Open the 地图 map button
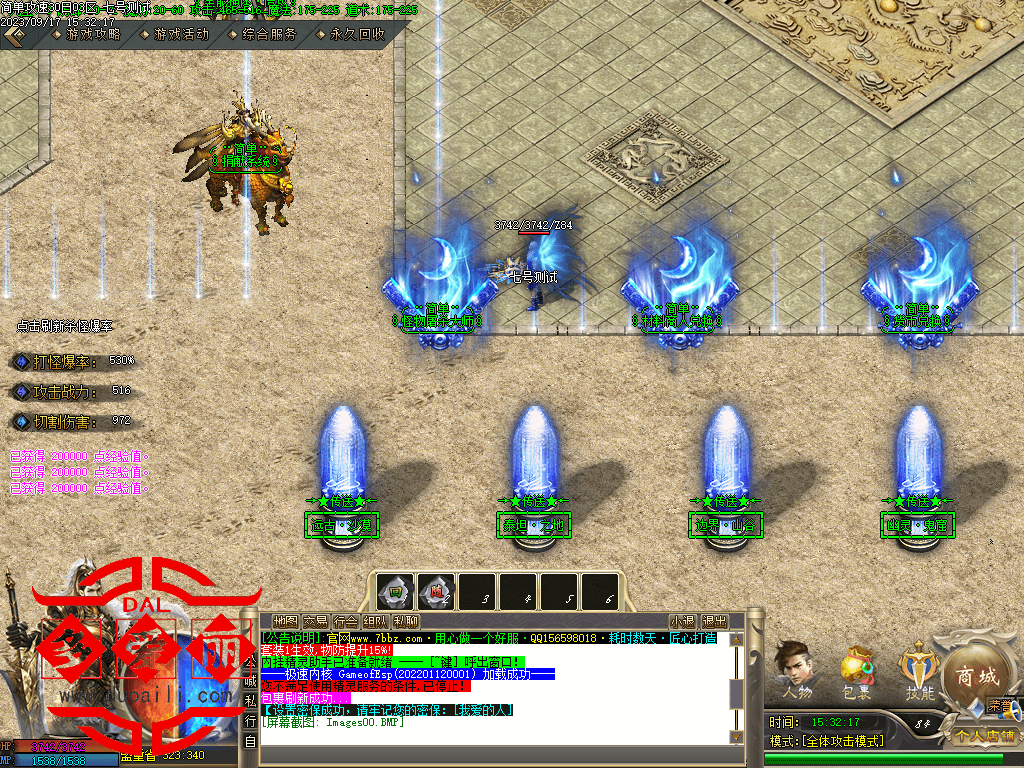The width and height of the screenshot is (1024, 768). click(x=285, y=621)
